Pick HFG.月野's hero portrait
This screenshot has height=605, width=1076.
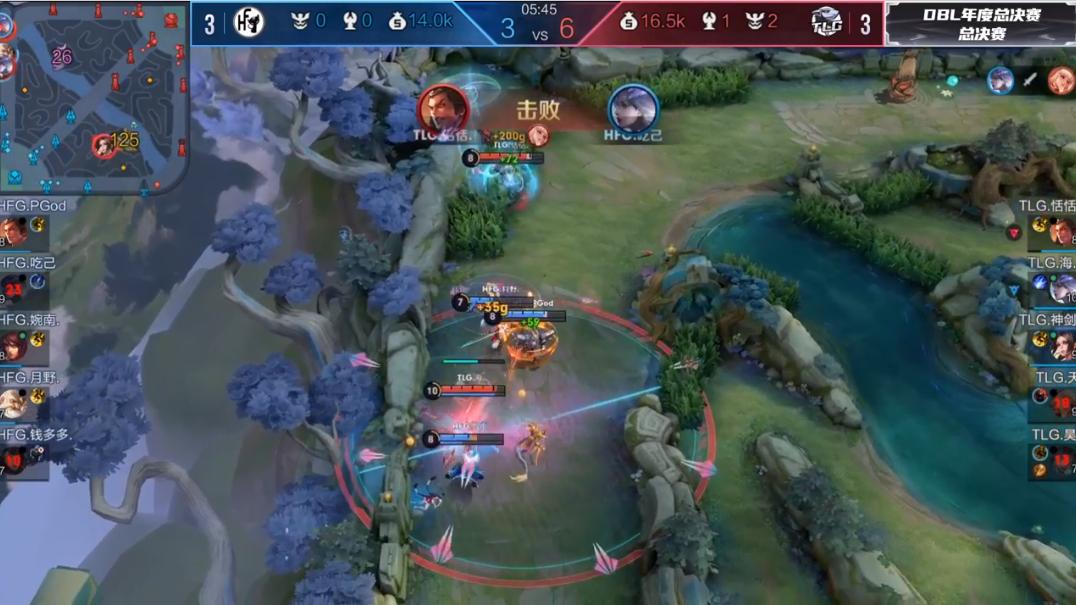coord(14,403)
